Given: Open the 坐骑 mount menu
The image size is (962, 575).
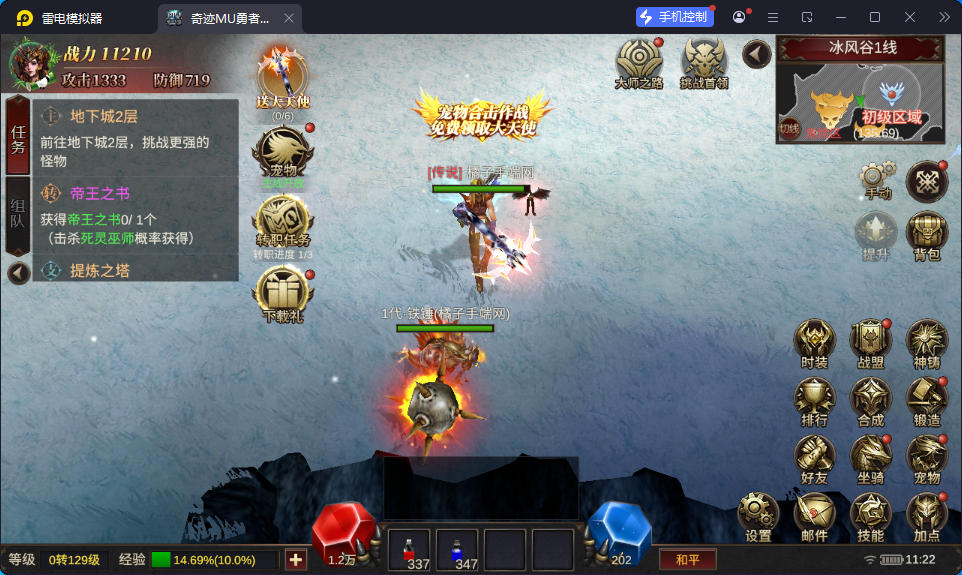Looking at the screenshot, I should [x=870, y=456].
